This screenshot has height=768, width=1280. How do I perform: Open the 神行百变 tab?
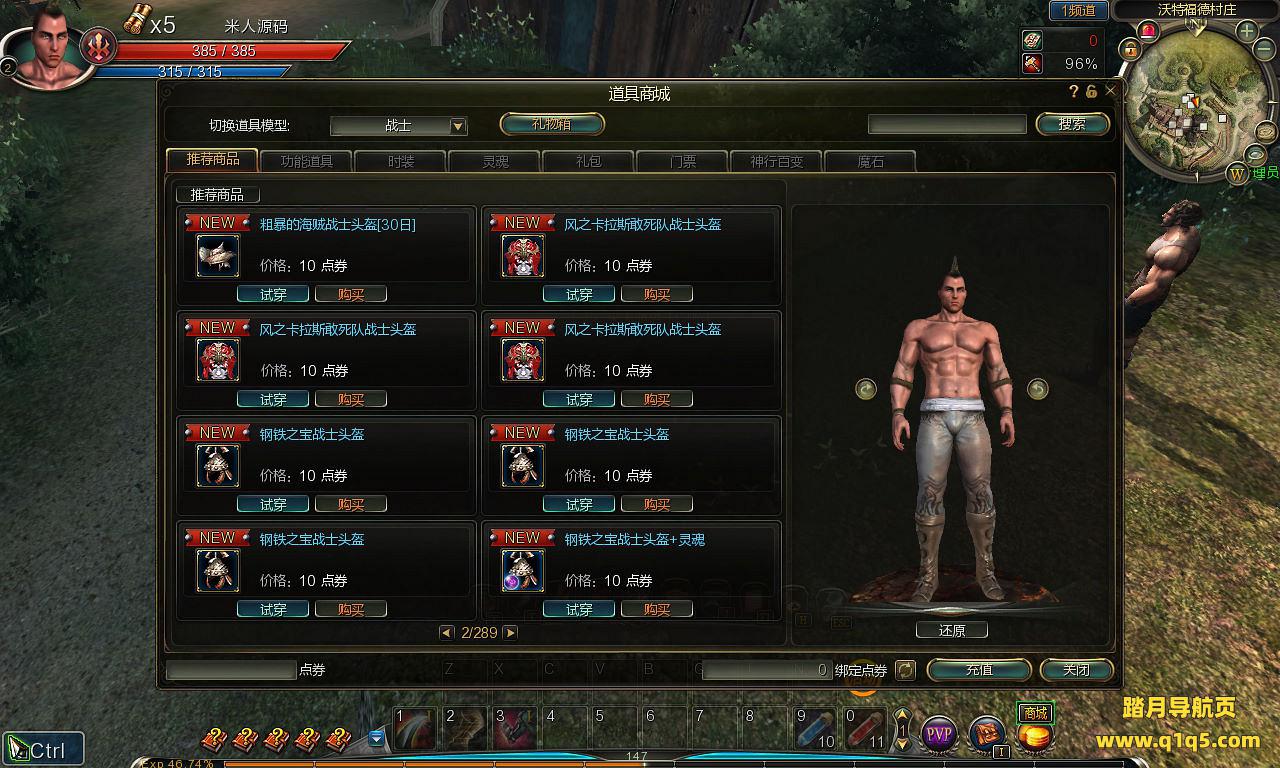click(776, 161)
